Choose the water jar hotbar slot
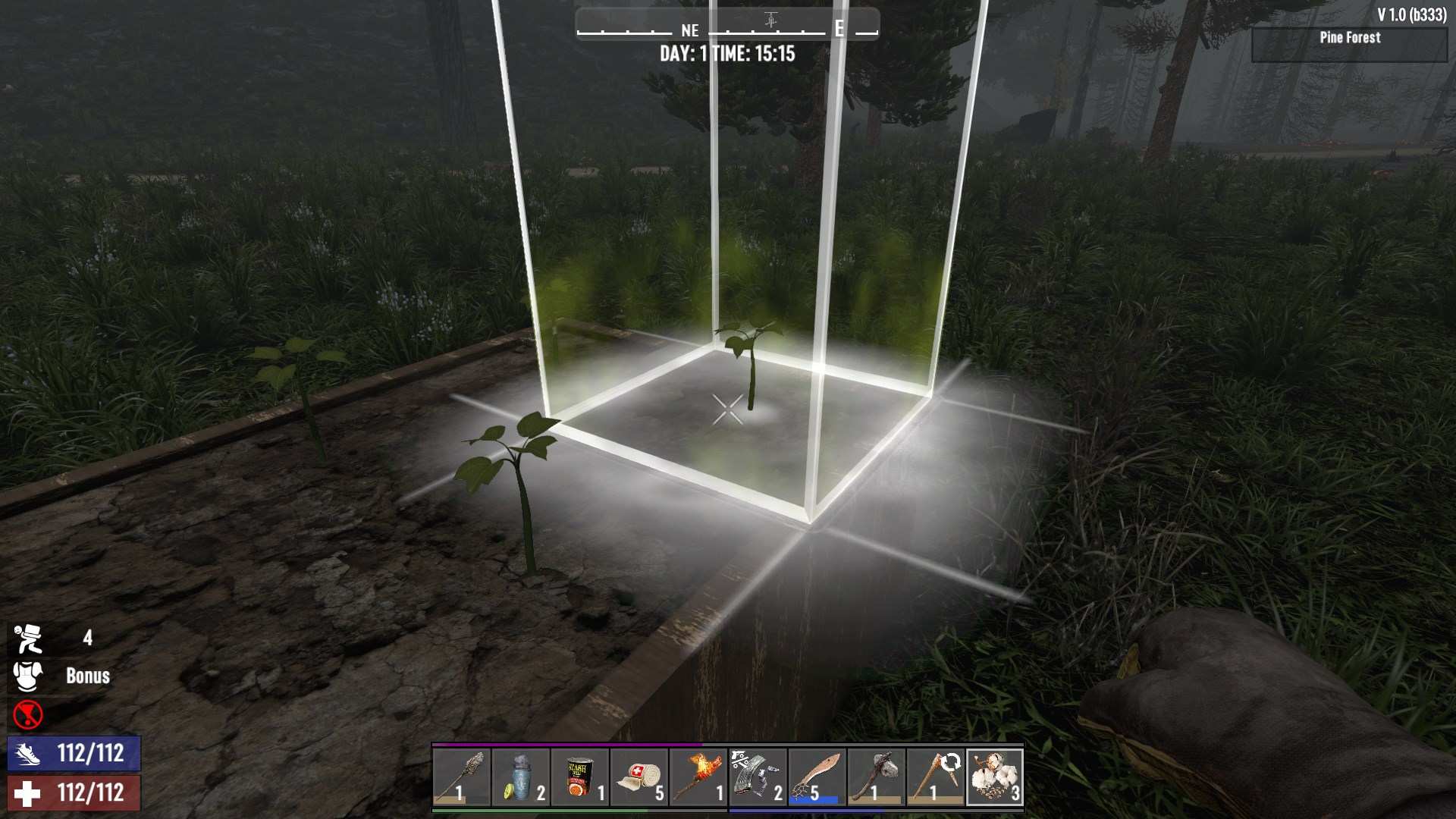Viewport: 1456px width, 819px height. [x=521, y=777]
